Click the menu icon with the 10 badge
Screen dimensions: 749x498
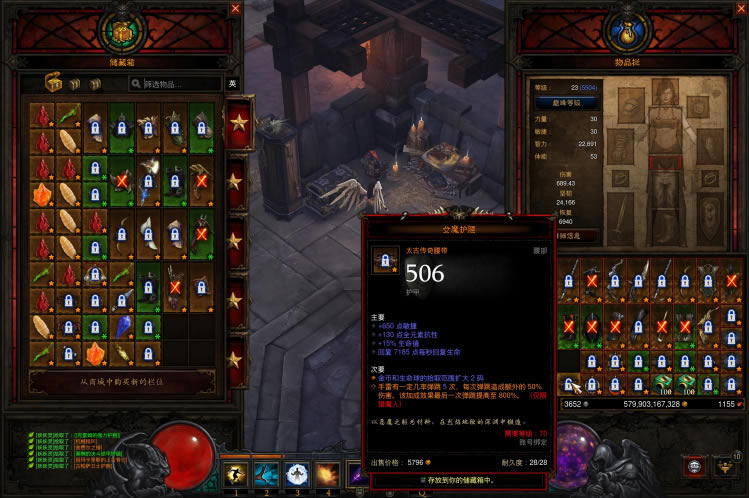point(724,467)
